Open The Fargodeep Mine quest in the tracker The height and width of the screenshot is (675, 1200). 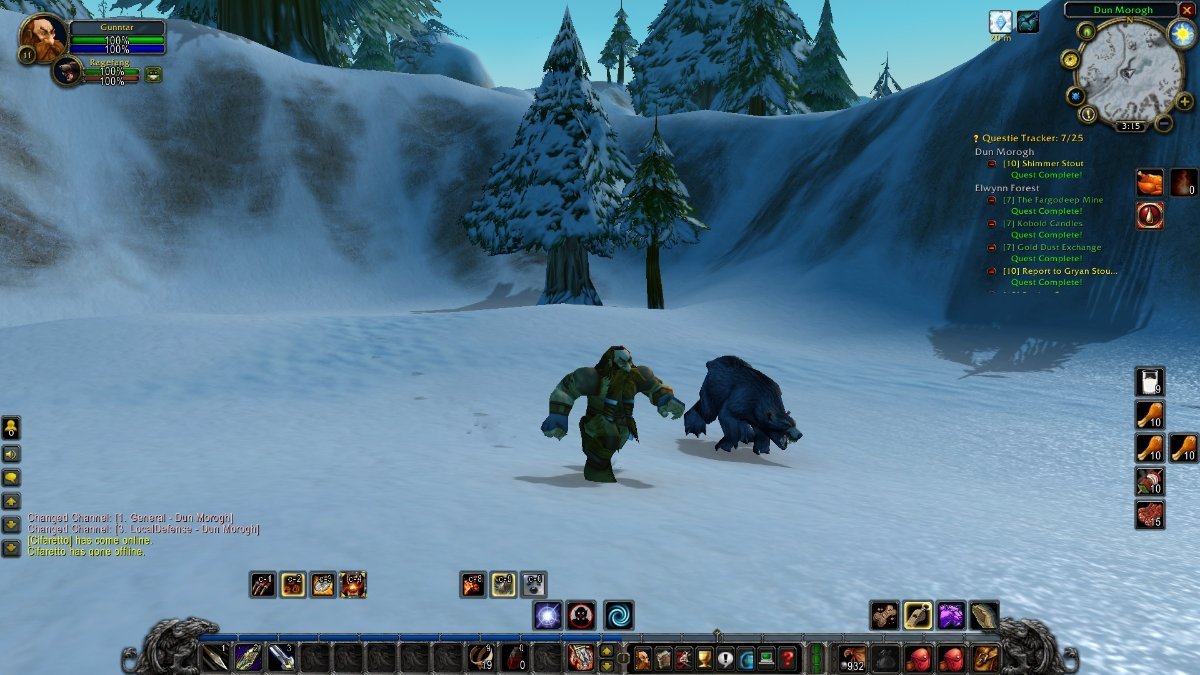(1052, 200)
